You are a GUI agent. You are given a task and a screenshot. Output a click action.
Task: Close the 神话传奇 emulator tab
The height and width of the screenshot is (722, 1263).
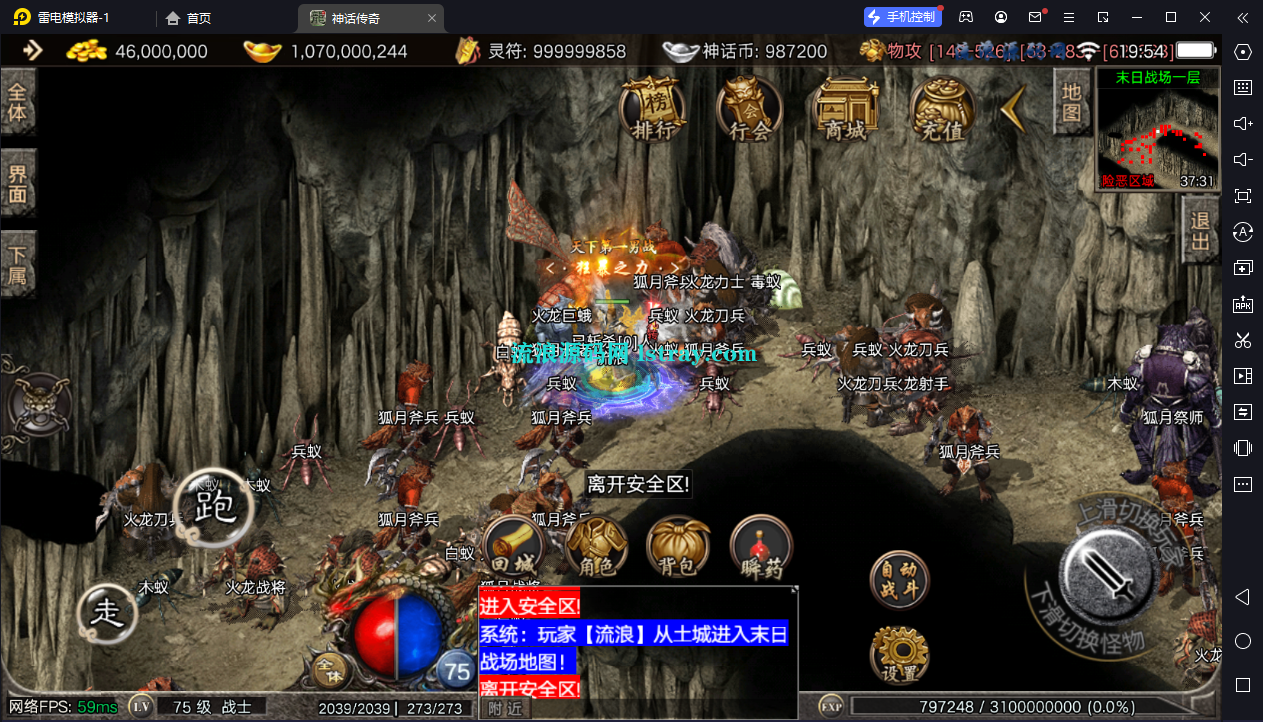tap(432, 18)
